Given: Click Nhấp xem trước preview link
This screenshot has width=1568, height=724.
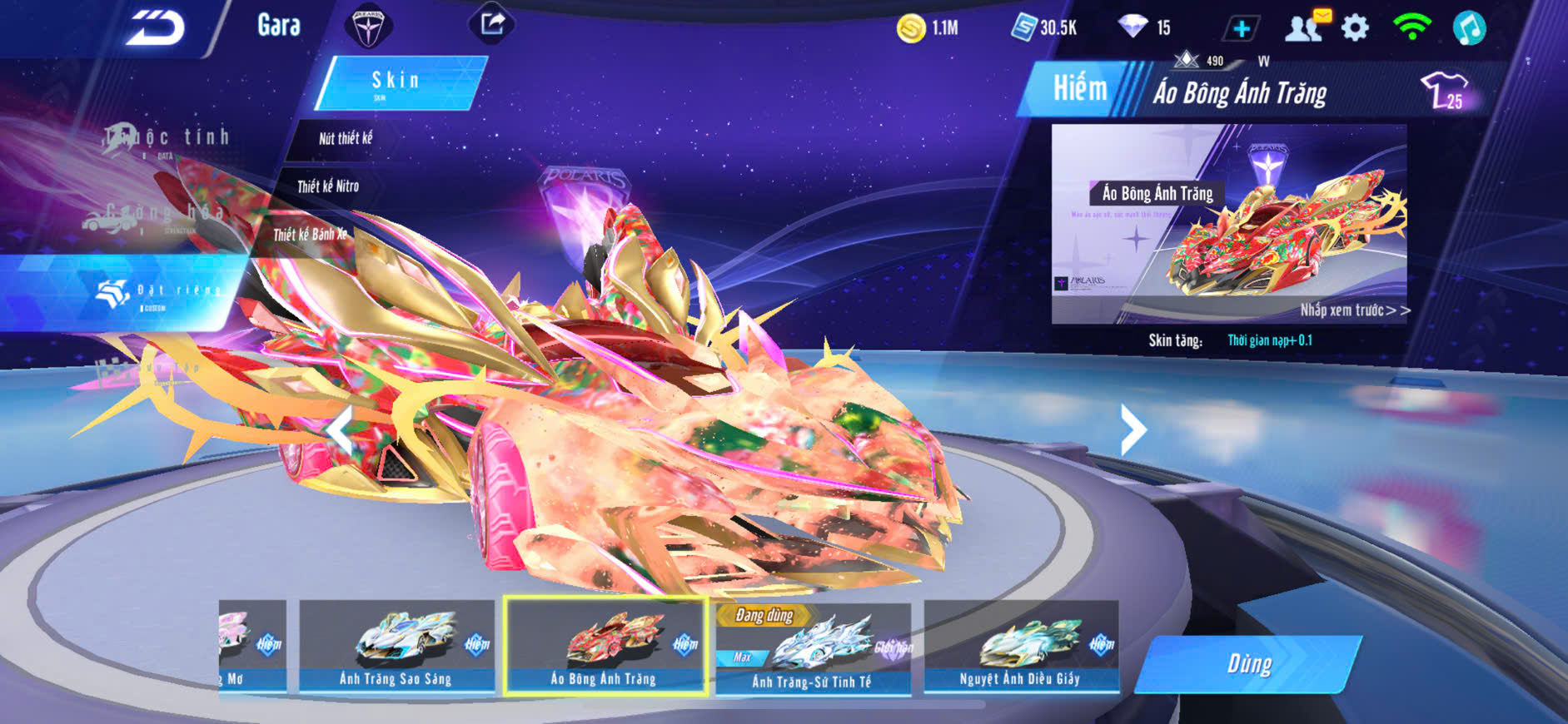Looking at the screenshot, I should [1355, 310].
